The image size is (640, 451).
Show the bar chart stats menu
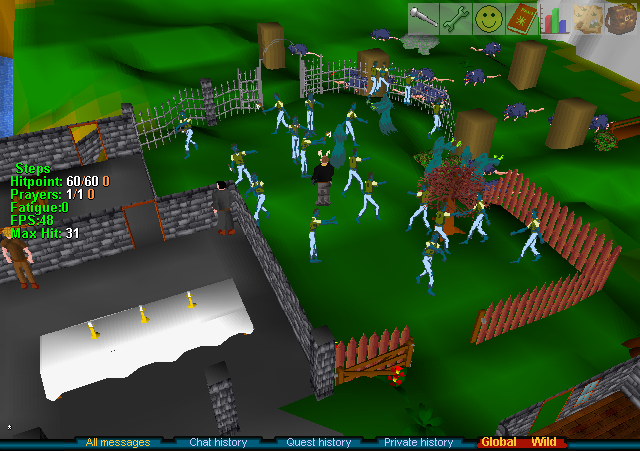554,18
